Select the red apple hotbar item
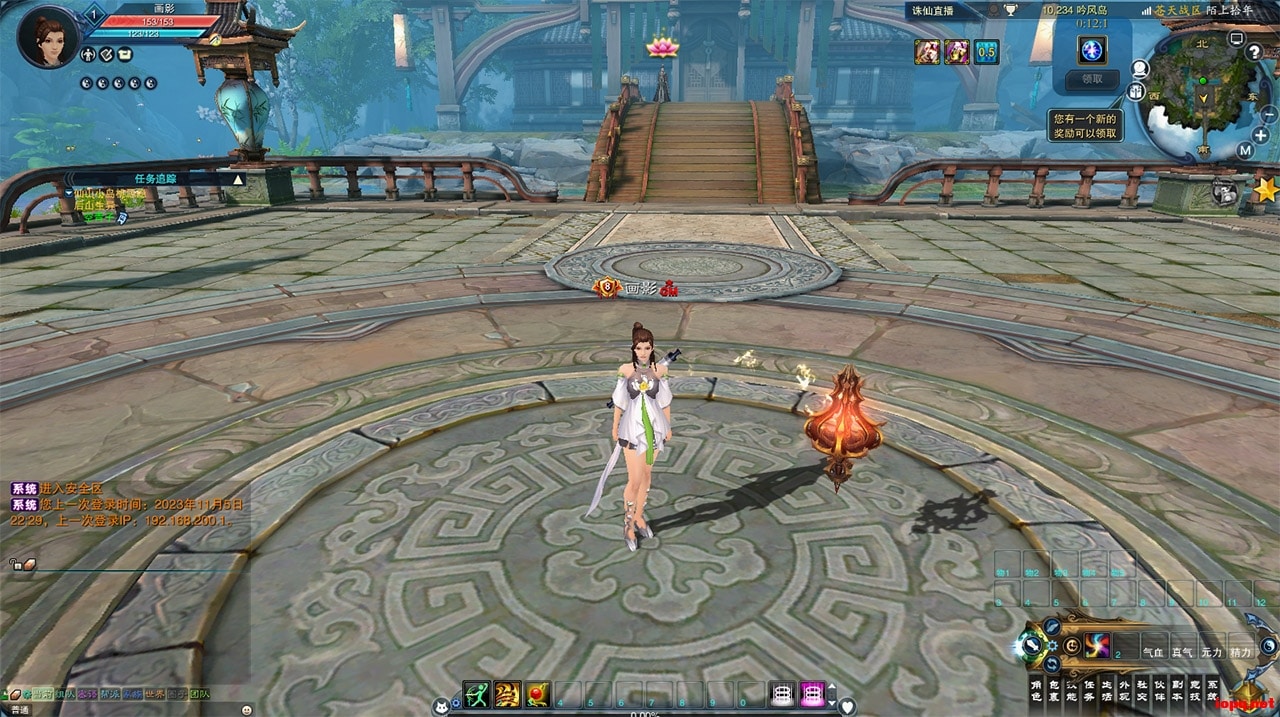Viewport: 1280px width, 717px height. click(x=538, y=694)
